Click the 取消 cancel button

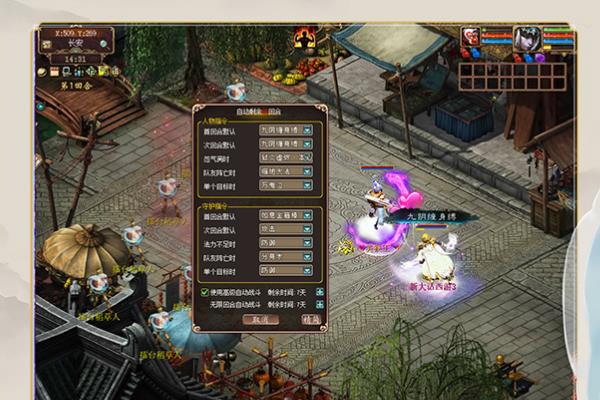[259, 320]
